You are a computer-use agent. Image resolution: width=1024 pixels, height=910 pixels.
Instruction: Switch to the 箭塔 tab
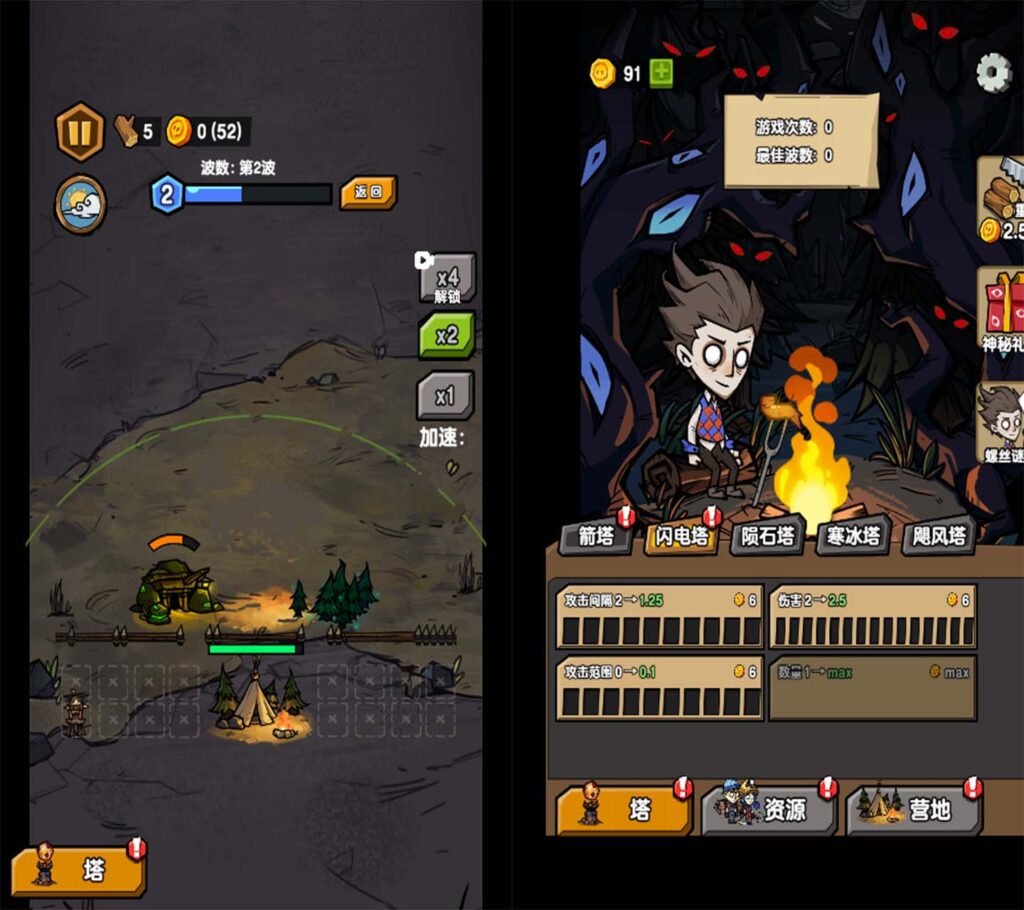(596, 537)
